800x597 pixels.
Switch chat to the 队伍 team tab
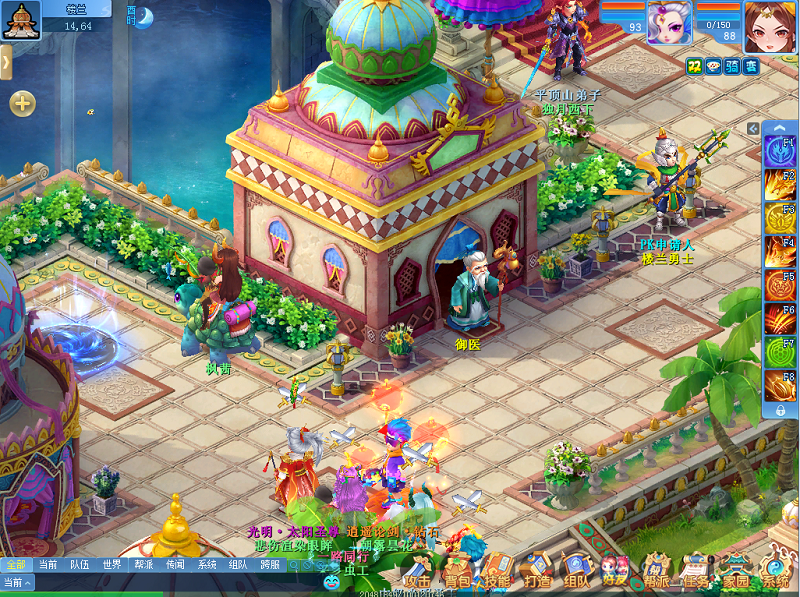tap(79, 564)
